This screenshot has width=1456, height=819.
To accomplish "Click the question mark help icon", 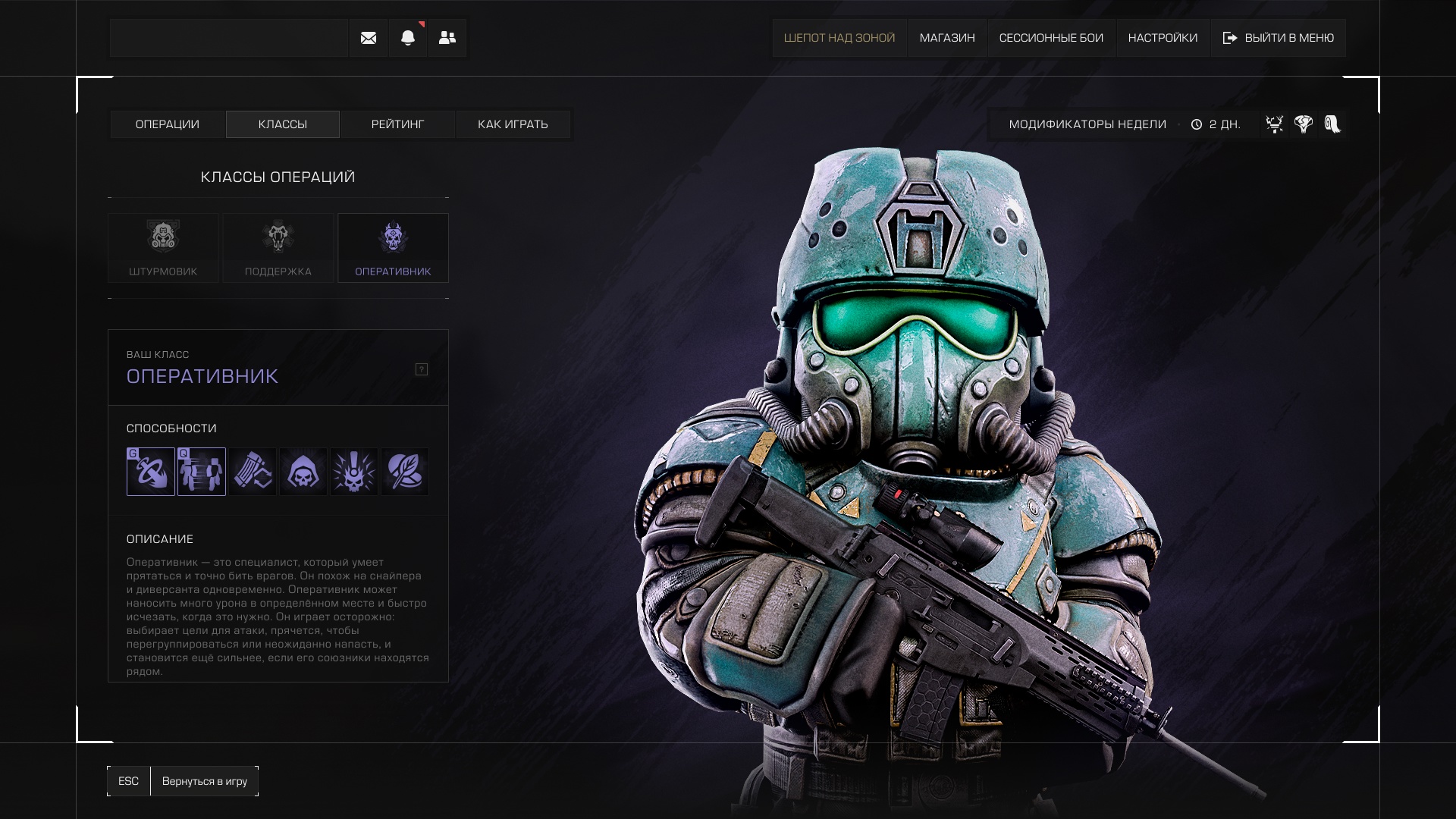I will click(x=422, y=369).
